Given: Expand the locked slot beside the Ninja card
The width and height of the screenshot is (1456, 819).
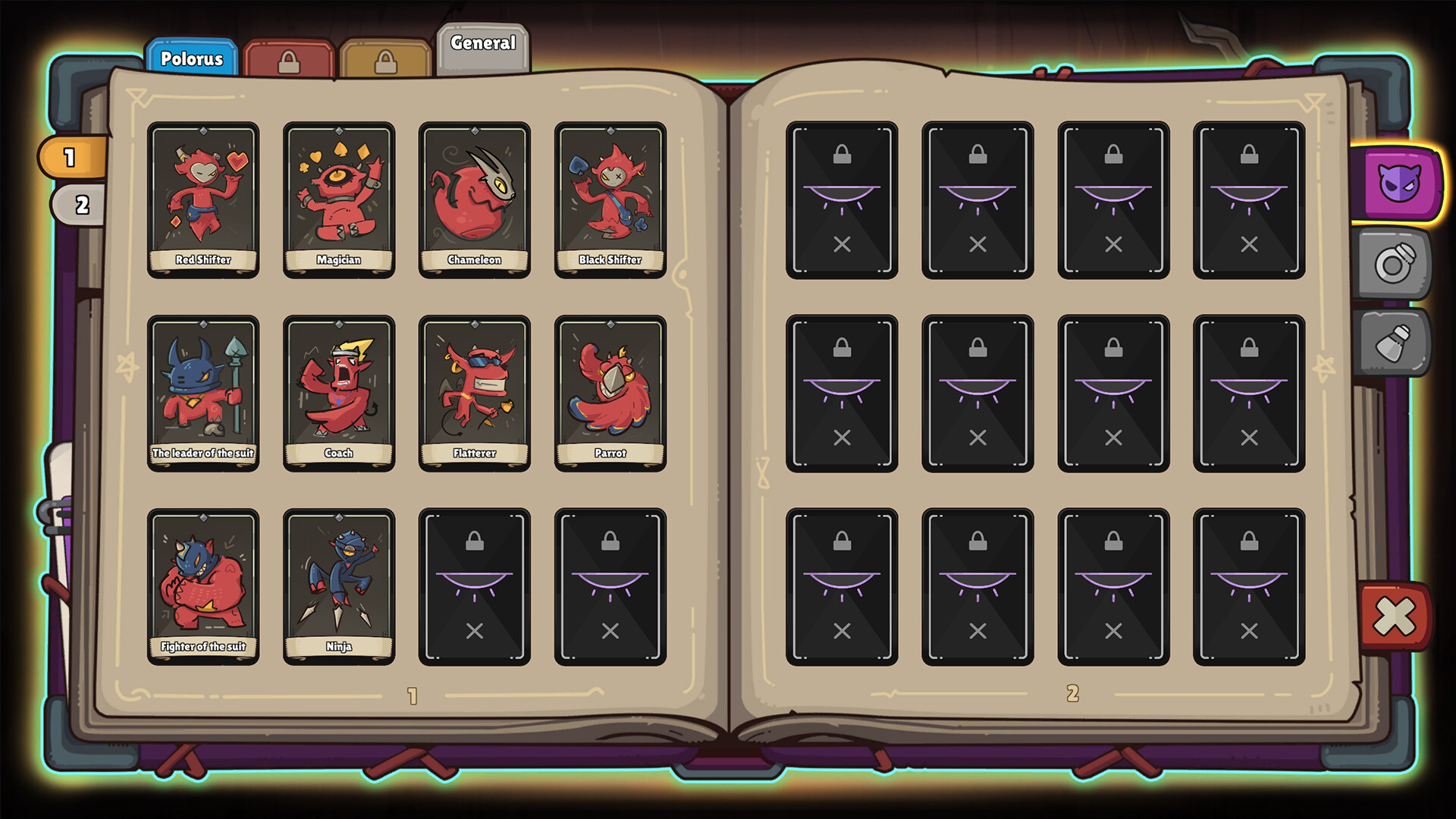Looking at the screenshot, I should pyautogui.click(x=475, y=584).
